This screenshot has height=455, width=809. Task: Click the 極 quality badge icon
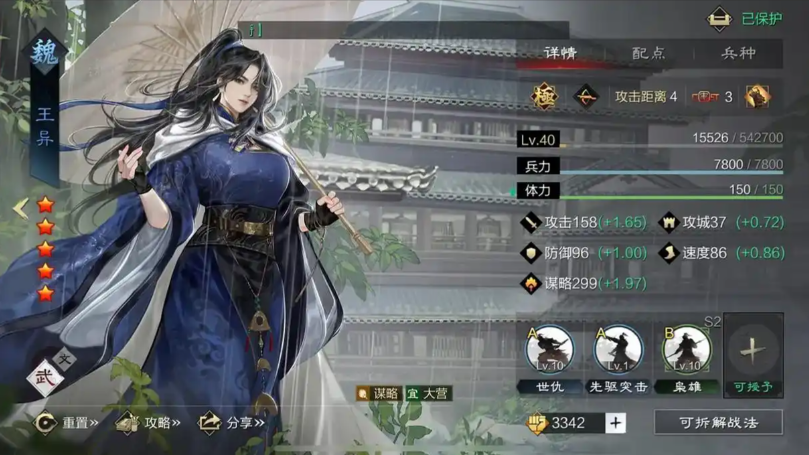545,97
